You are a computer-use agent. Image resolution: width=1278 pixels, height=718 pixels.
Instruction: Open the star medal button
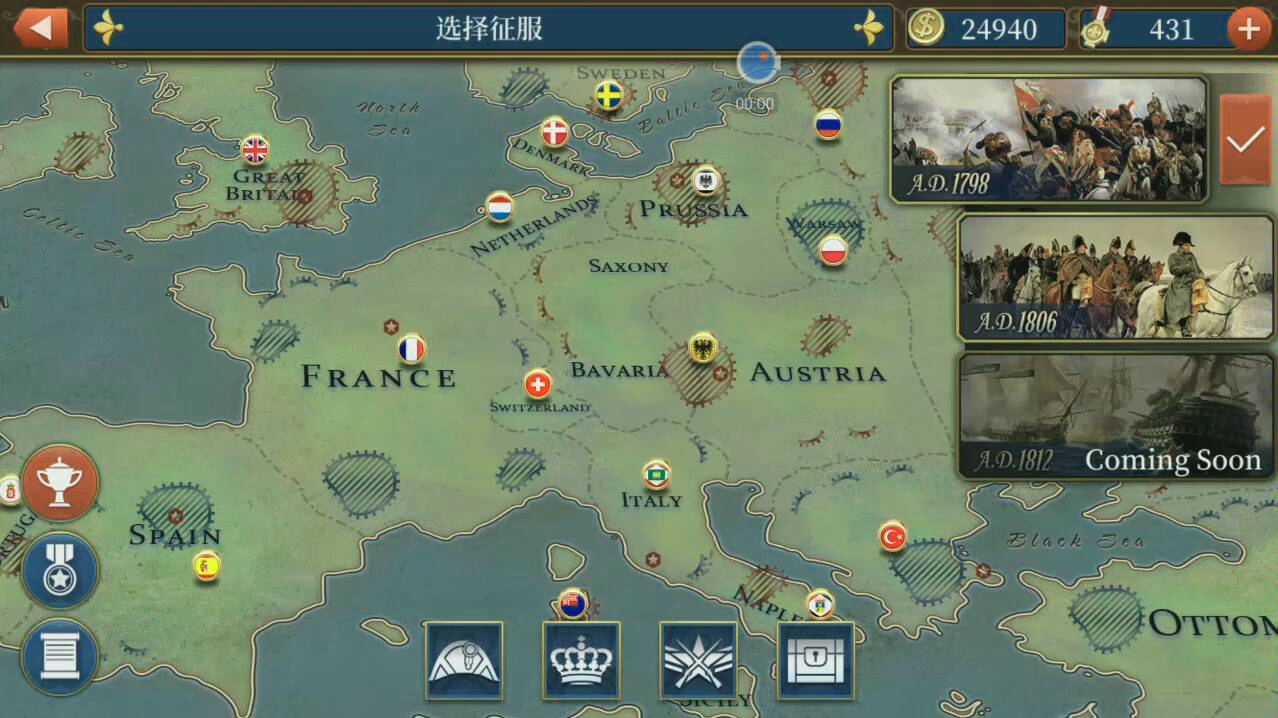(60, 570)
